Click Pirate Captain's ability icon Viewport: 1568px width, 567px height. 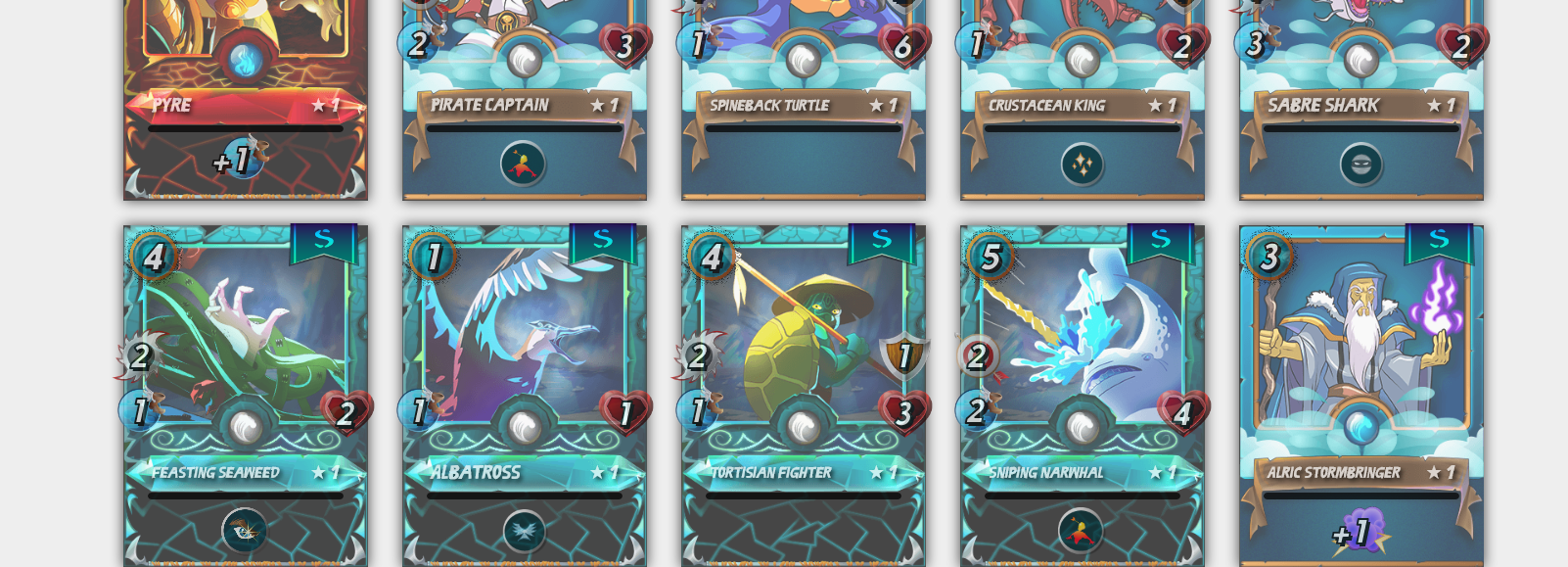523,165
